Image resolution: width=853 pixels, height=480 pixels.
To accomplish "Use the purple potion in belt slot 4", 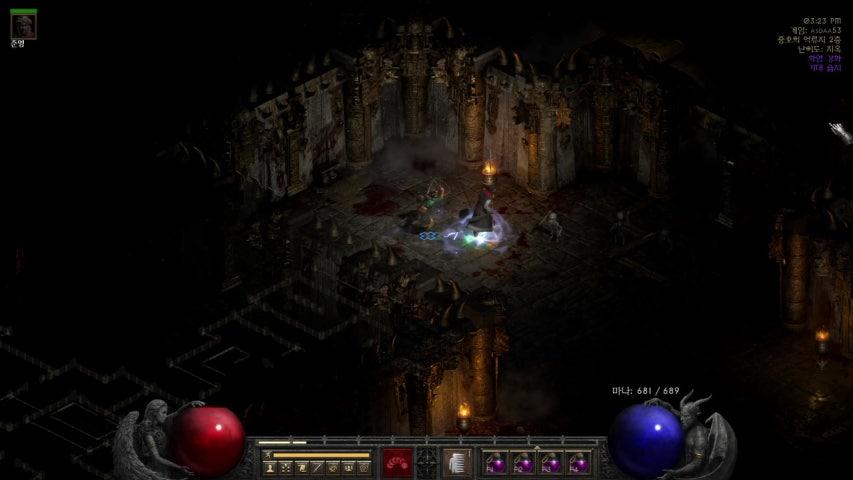I will coord(577,463).
